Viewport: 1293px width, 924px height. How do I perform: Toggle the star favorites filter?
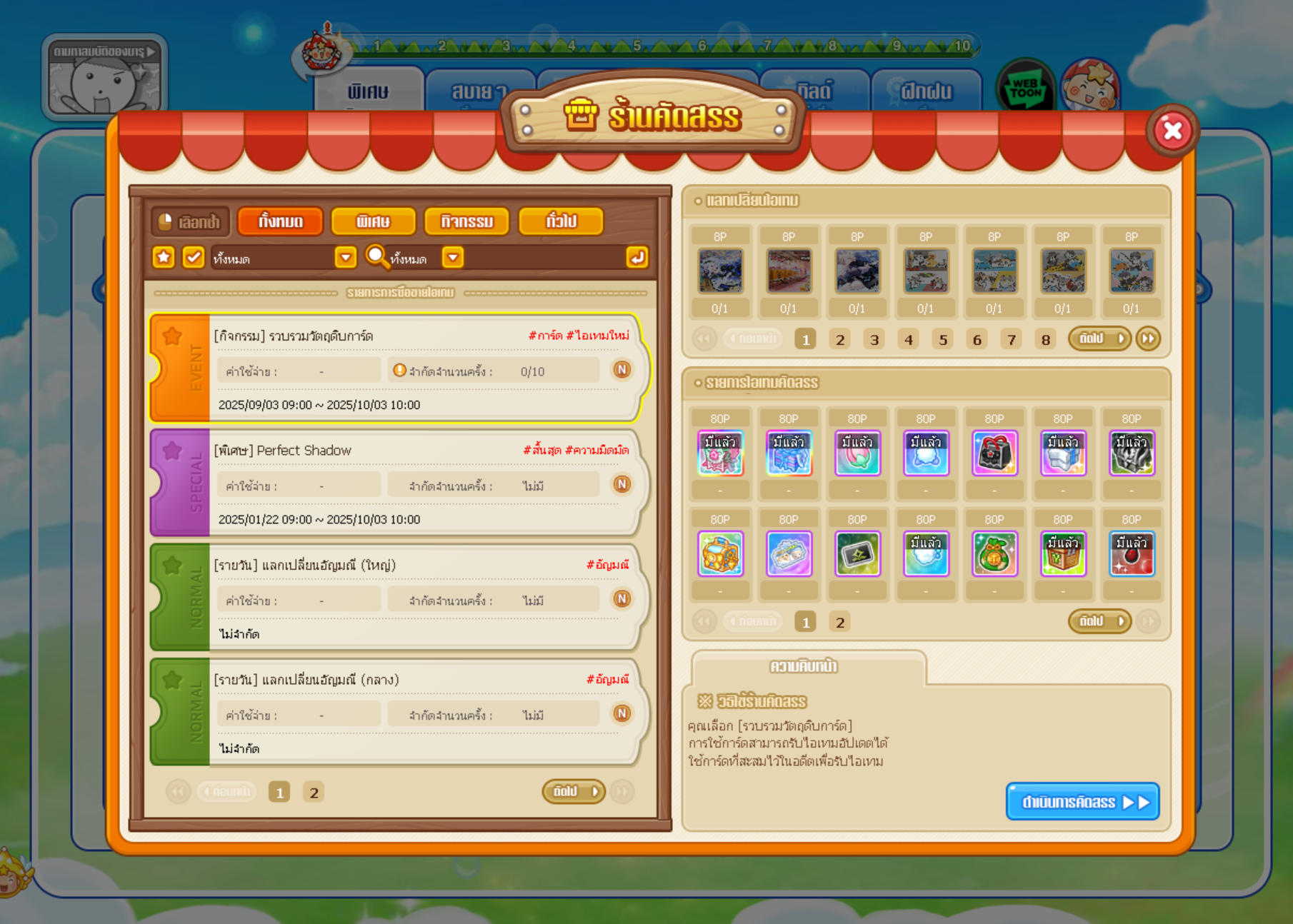(x=164, y=257)
